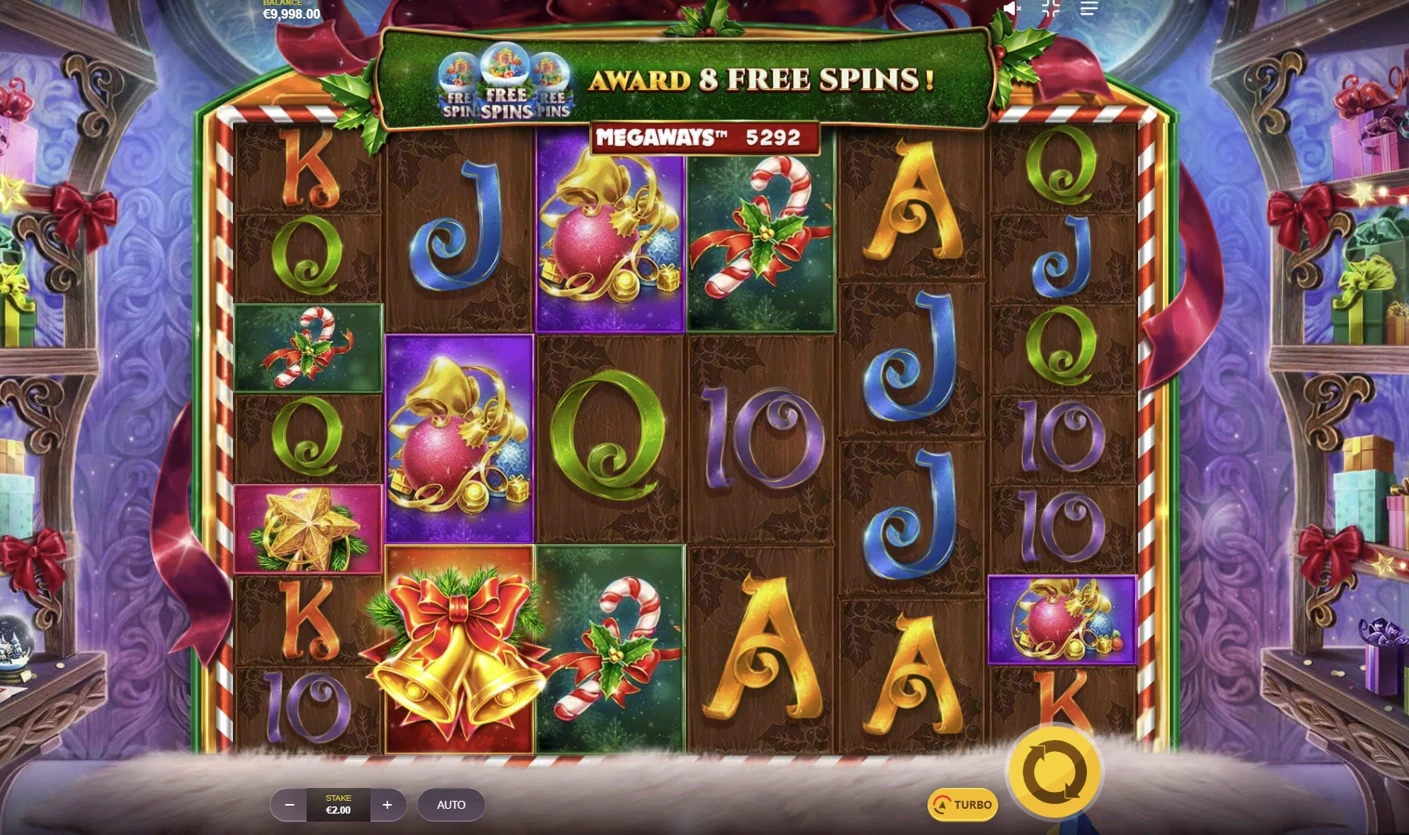Screen dimensions: 1409x835
Task: Mute the game sound via speaker icon
Action: [x=1012, y=9]
